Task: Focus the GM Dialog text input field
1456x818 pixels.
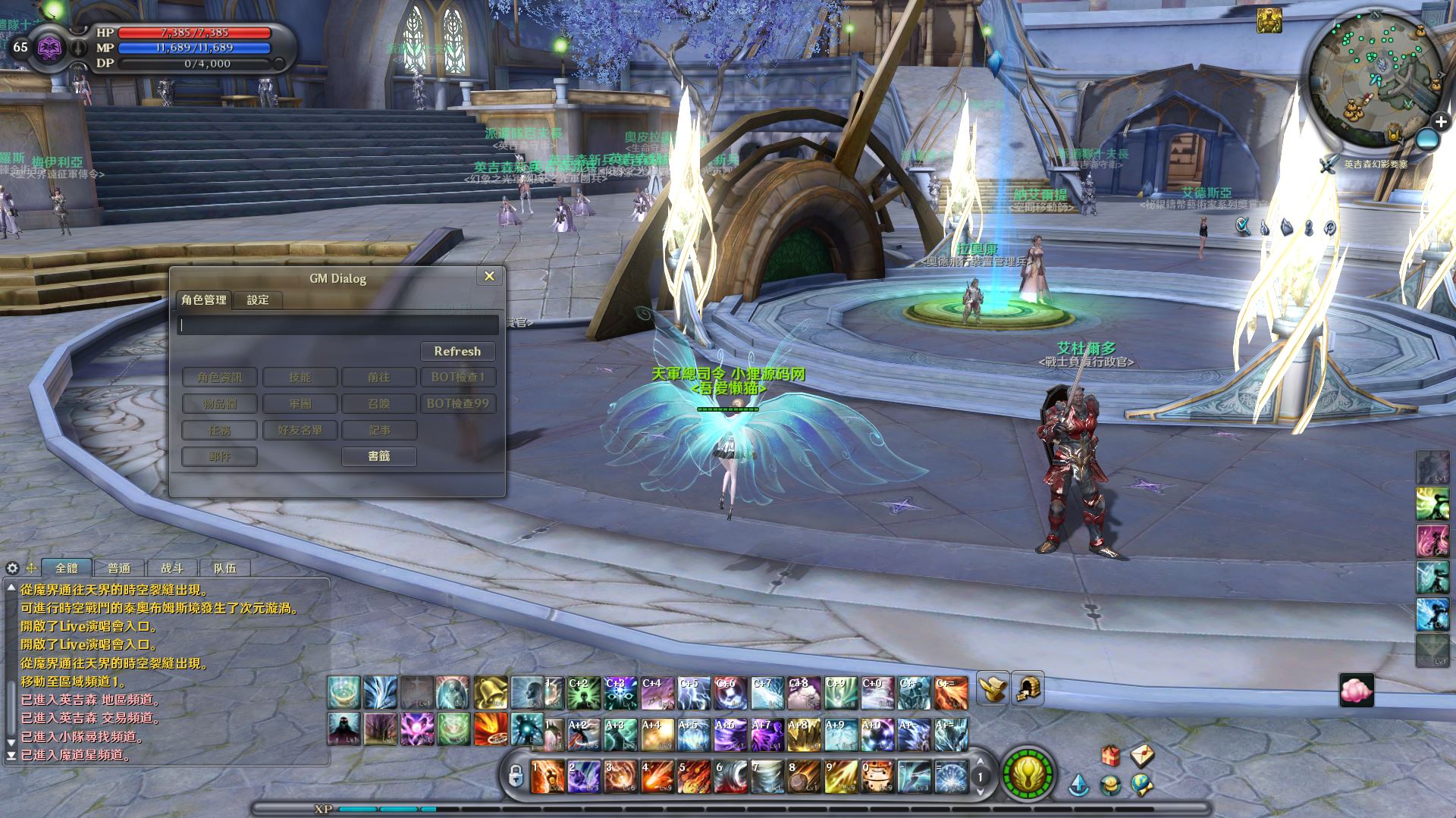Action: pos(338,325)
